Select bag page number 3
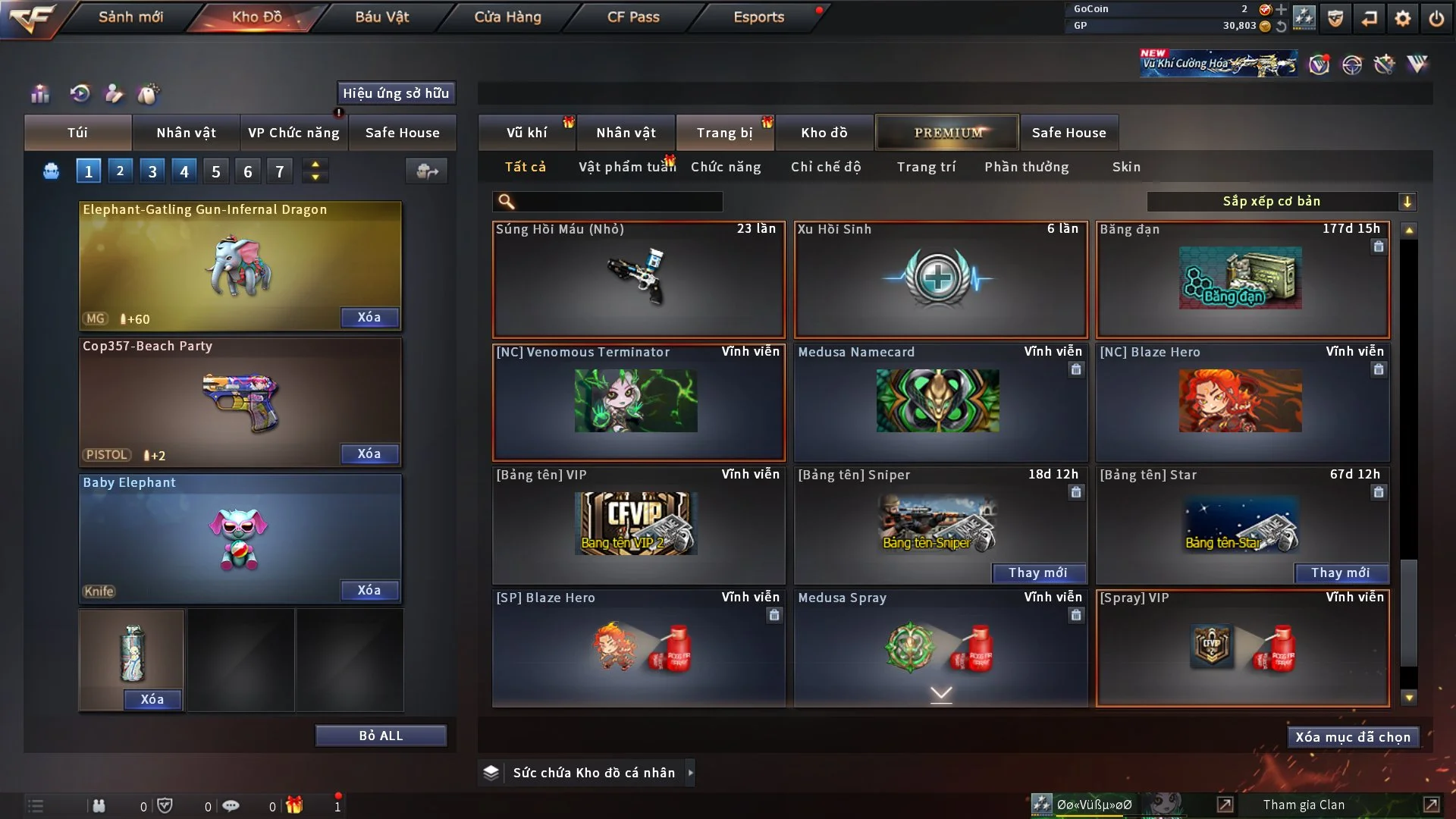This screenshot has height=819, width=1456. point(152,171)
